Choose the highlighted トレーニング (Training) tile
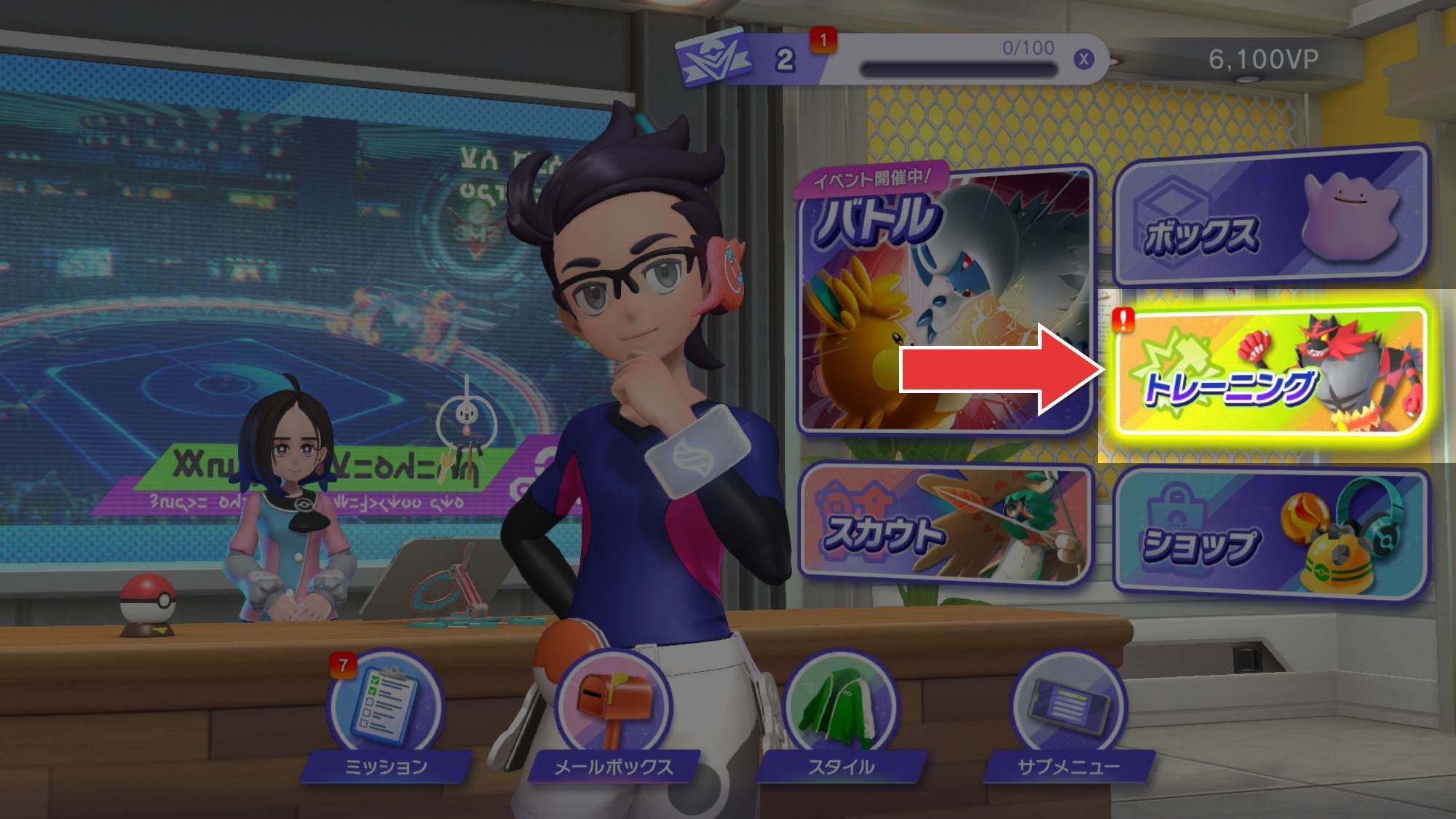1456x819 pixels. point(1270,373)
